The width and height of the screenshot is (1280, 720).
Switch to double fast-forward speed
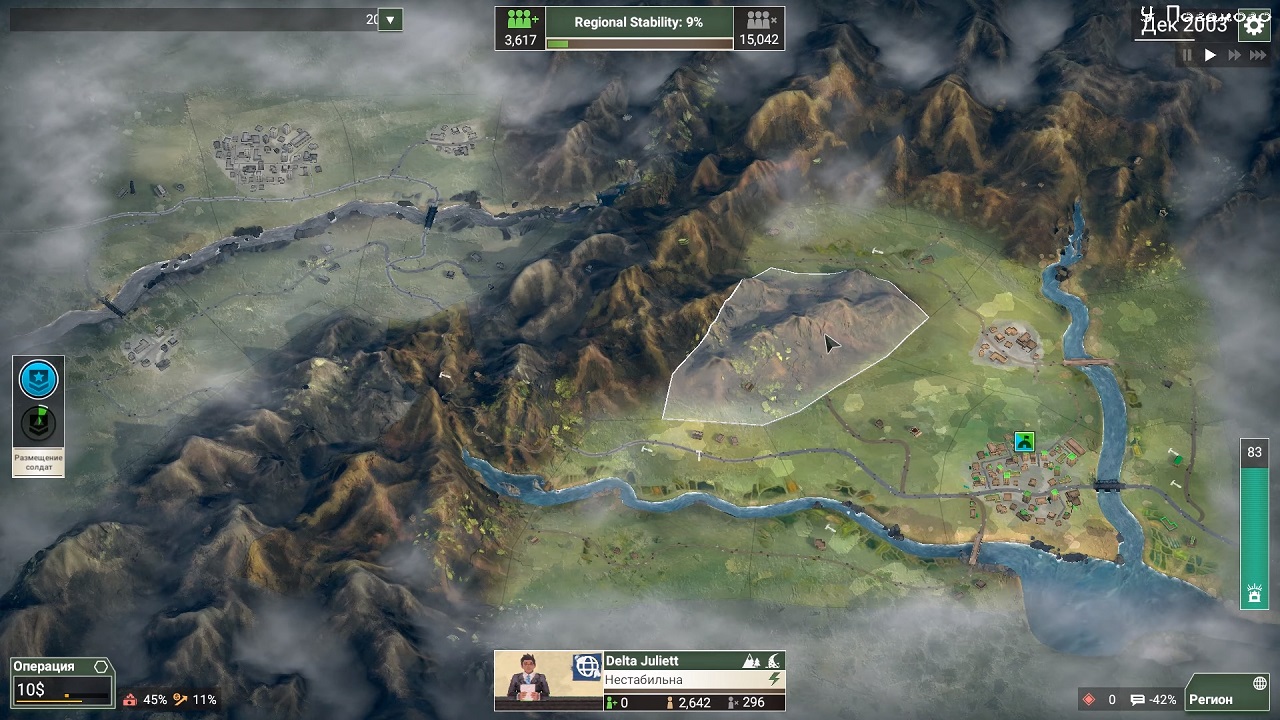[x=1233, y=56]
